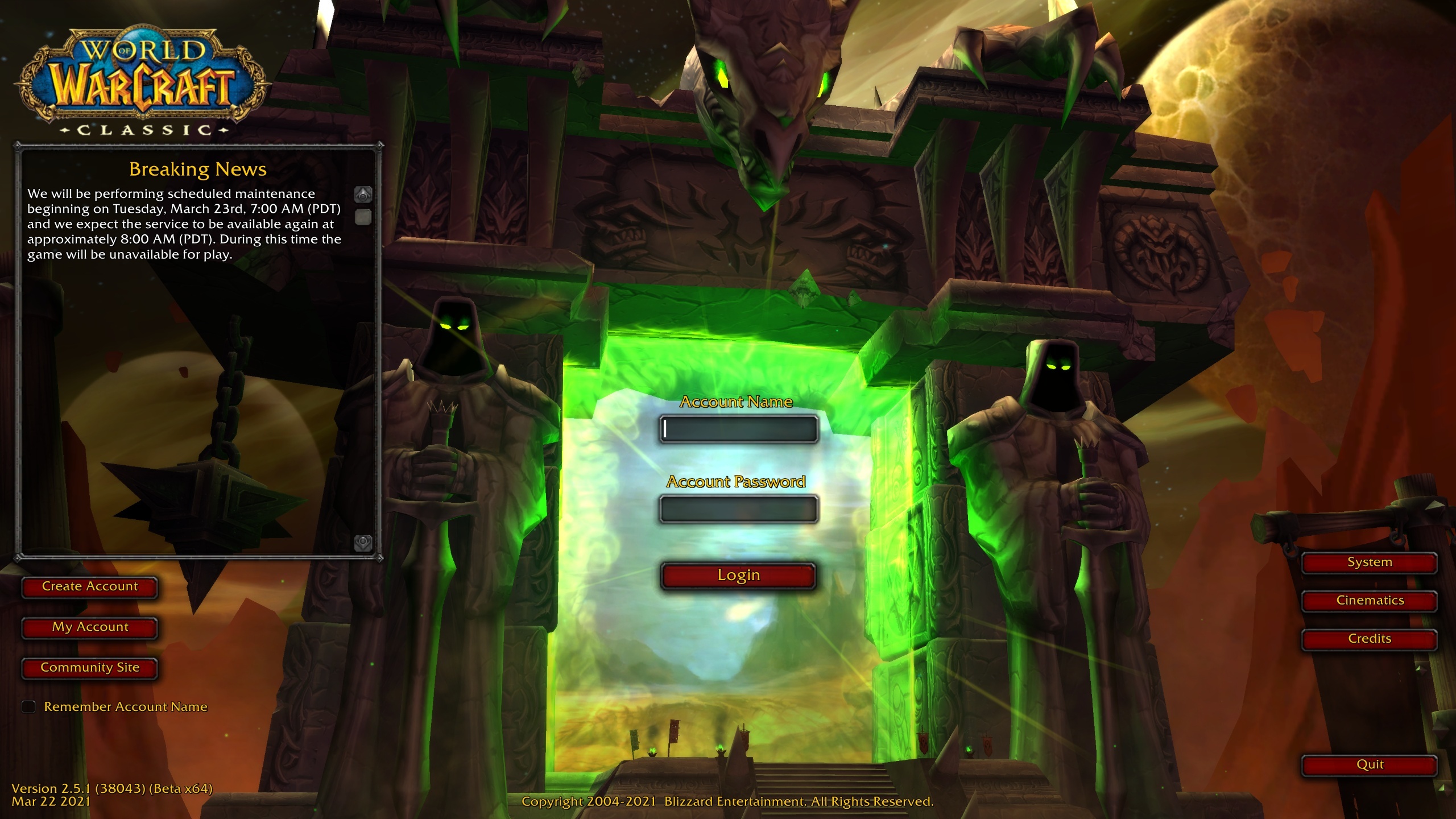Click the scheduled maintenance announcement text

[x=184, y=224]
